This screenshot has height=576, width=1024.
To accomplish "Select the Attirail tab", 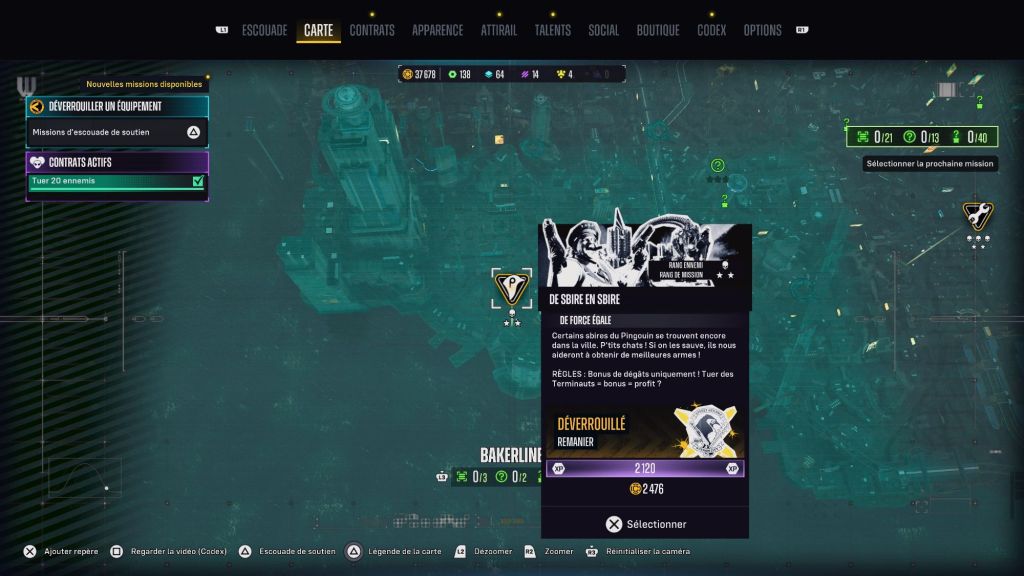I will [x=499, y=30].
